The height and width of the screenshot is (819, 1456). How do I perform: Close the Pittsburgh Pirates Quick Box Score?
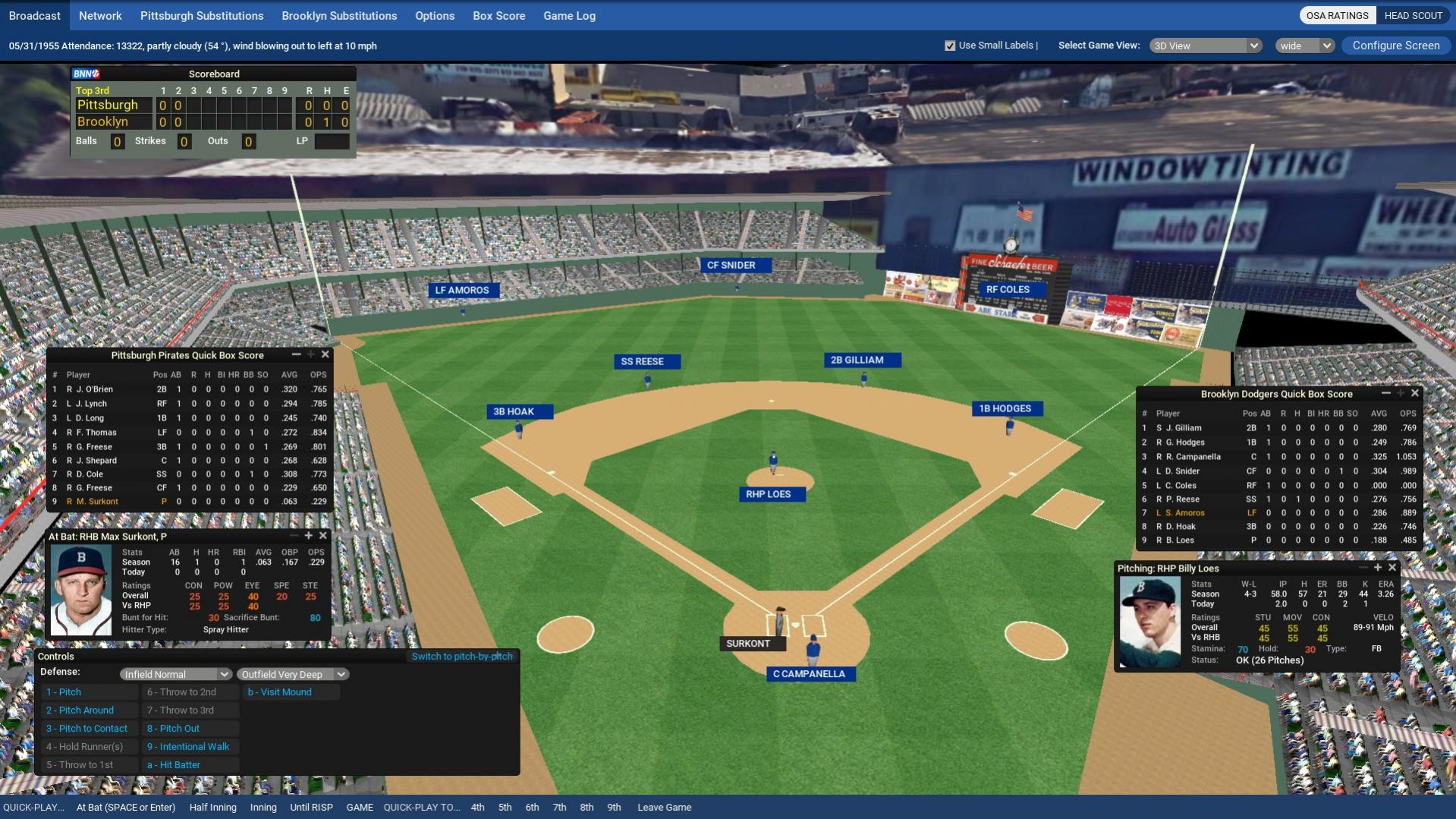pyautogui.click(x=325, y=354)
